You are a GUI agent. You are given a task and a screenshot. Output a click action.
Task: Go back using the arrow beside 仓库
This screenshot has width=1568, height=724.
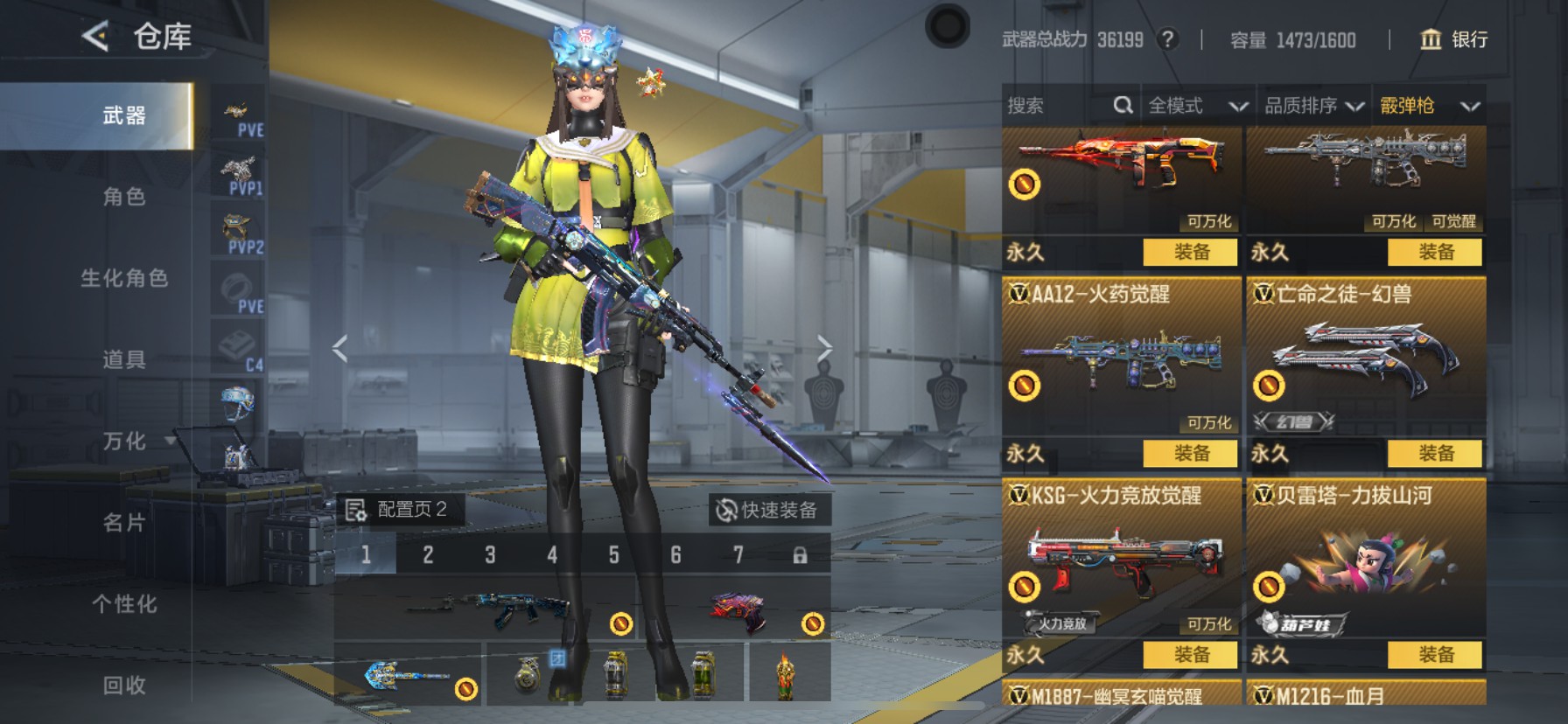(x=95, y=37)
